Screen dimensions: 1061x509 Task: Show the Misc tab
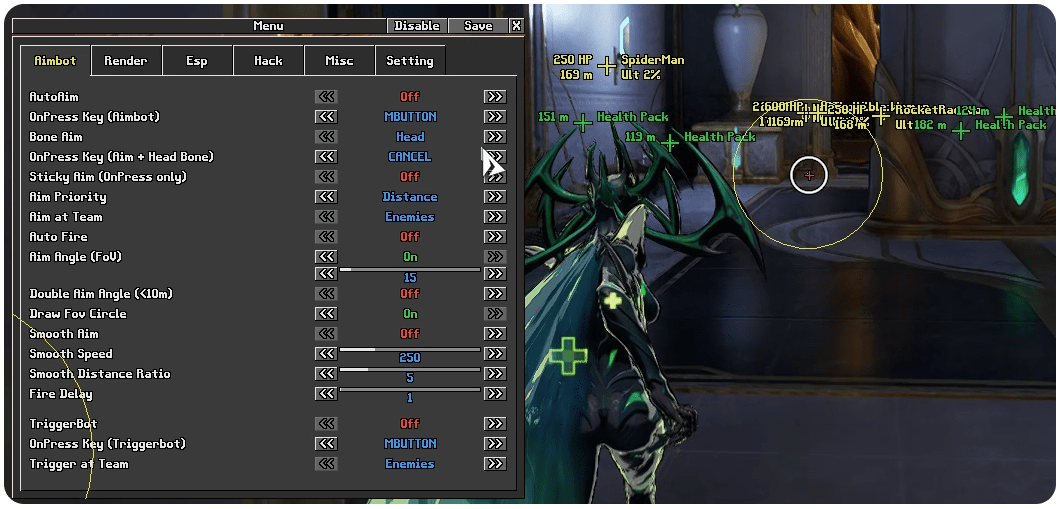click(x=339, y=61)
